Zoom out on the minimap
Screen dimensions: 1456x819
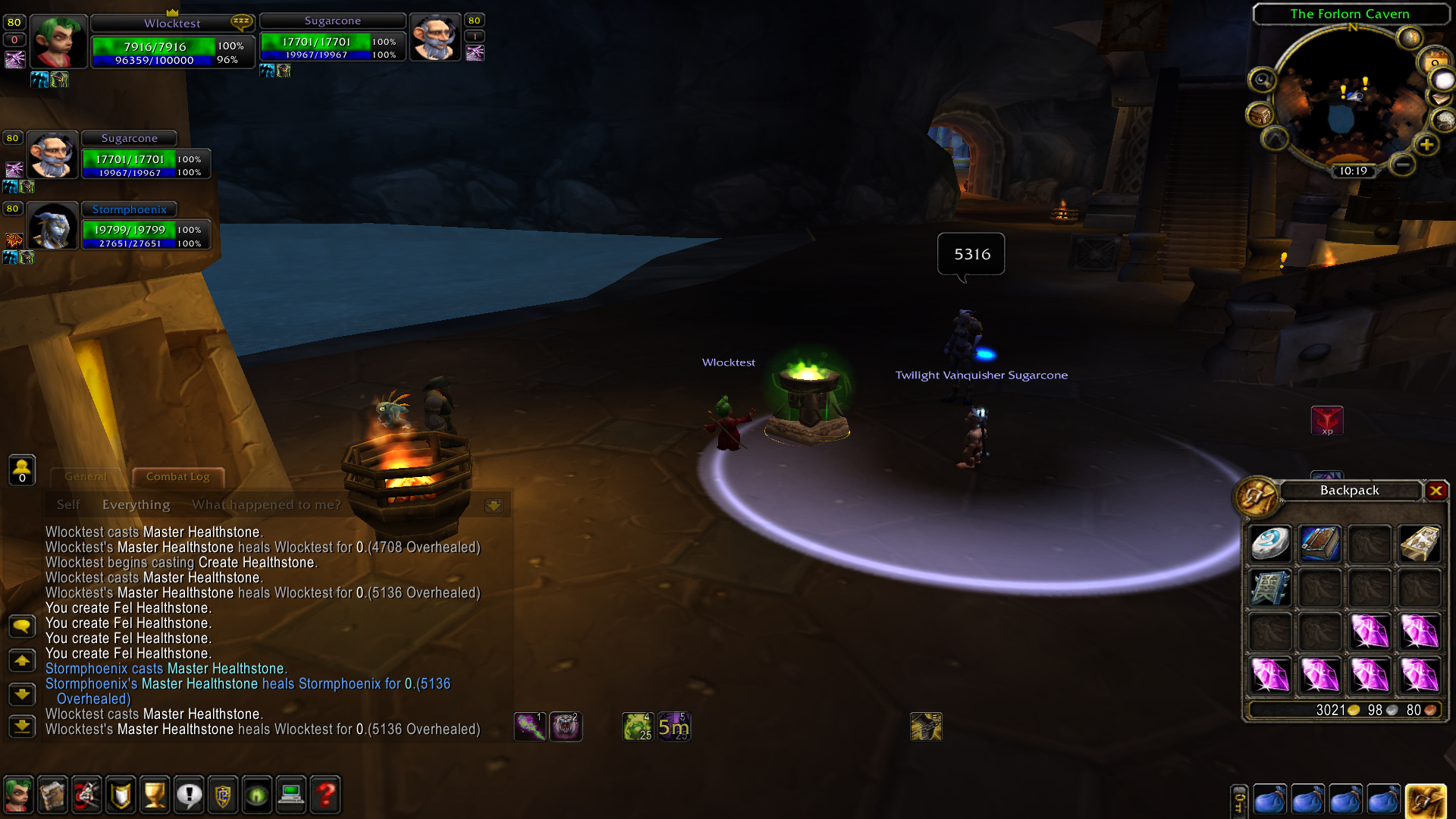1403,164
